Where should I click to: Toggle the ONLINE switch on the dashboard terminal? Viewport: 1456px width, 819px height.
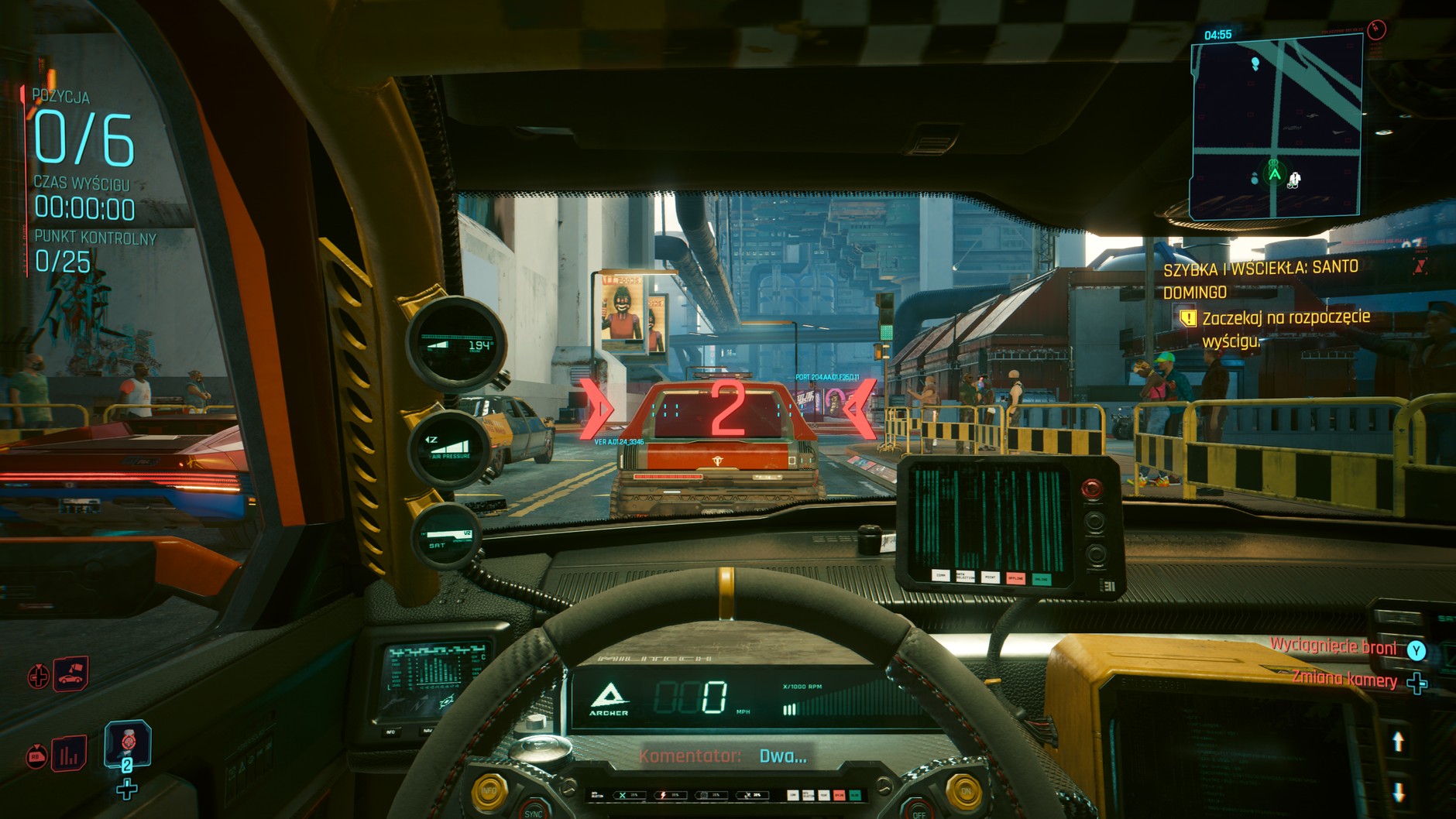pos(1042,578)
